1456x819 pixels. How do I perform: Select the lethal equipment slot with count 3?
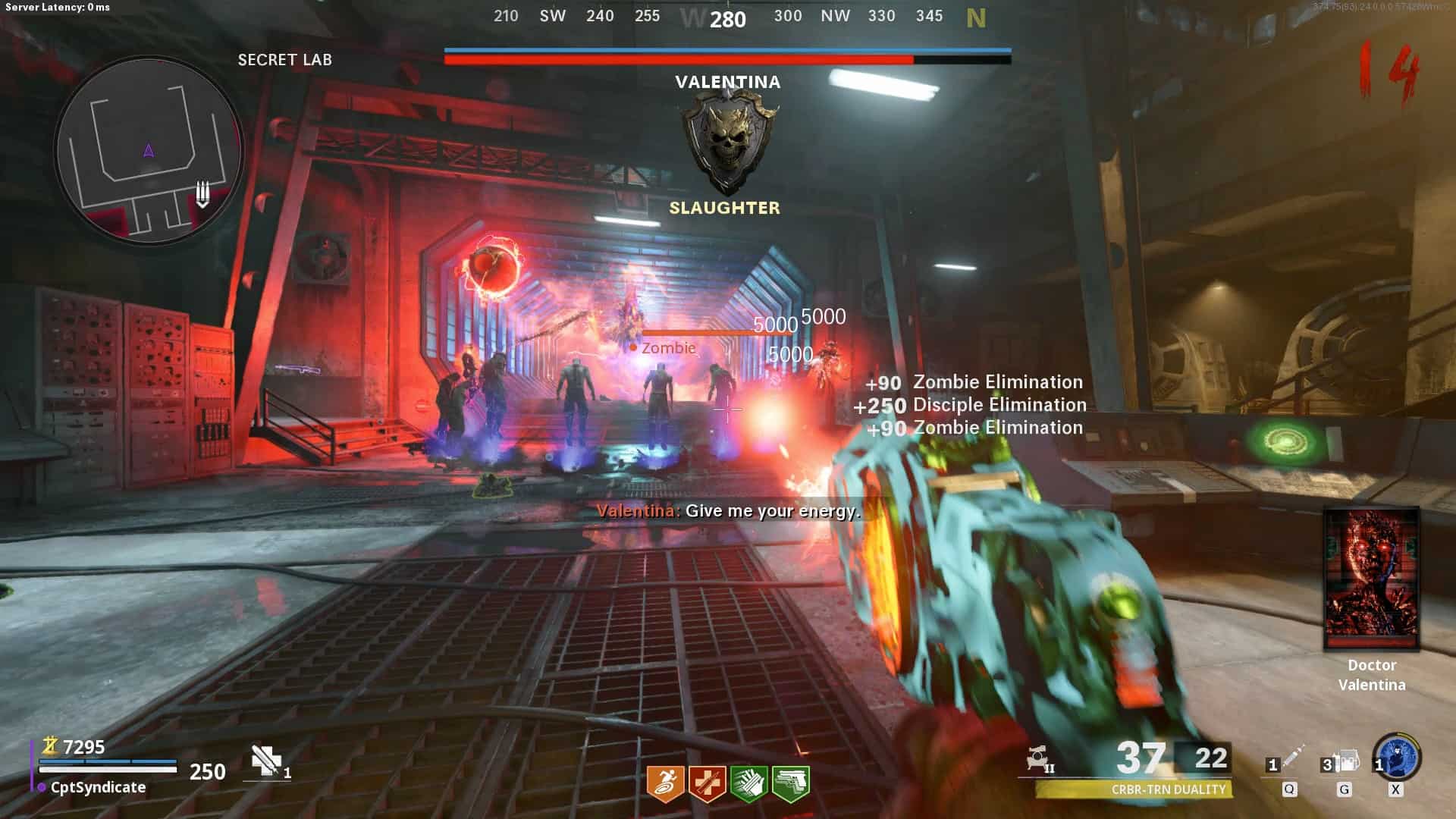tap(1342, 761)
